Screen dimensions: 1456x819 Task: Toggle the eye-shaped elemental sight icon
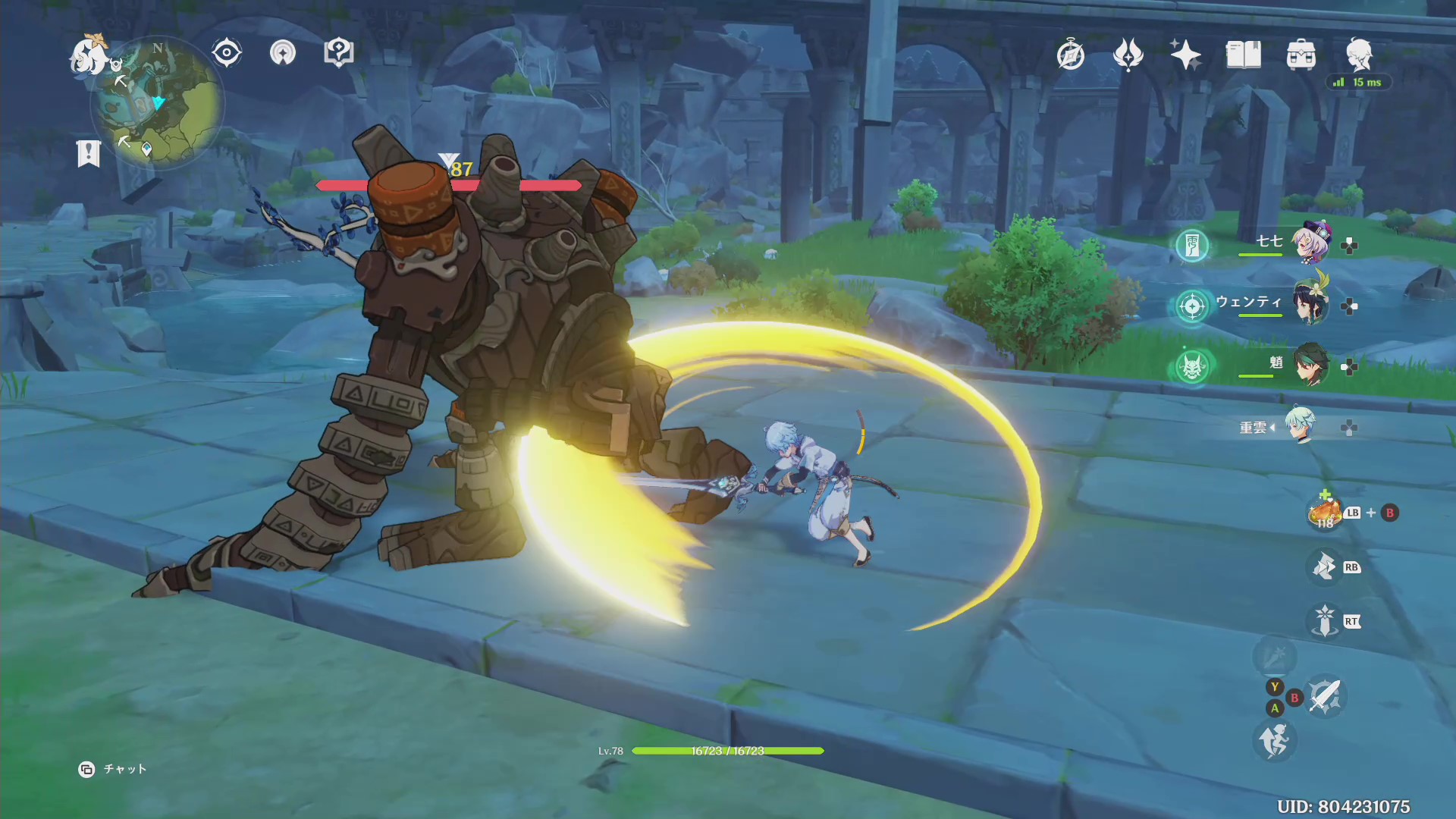[227, 53]
